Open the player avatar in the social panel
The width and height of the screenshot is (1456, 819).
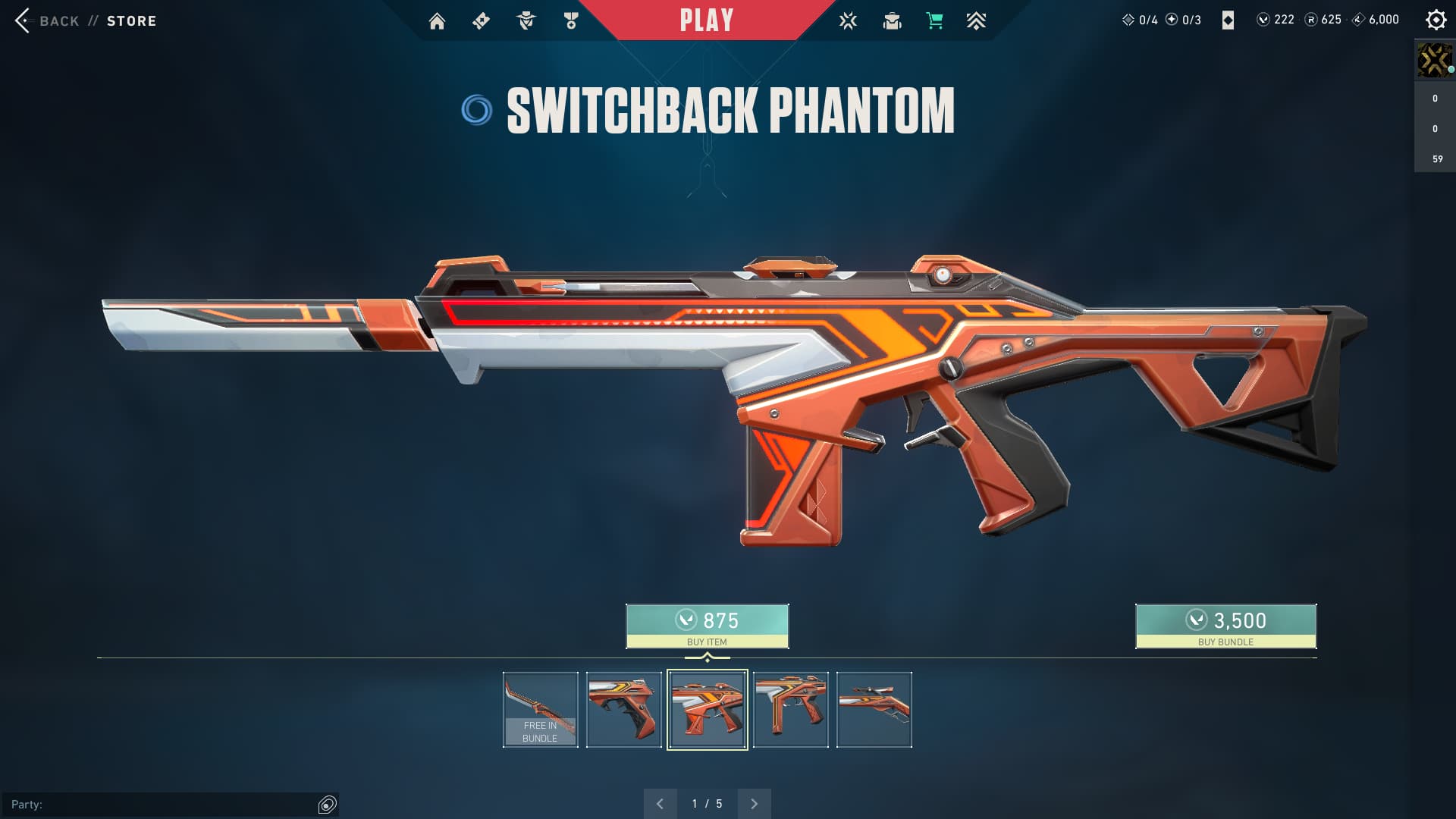[x=1434, y=60]
